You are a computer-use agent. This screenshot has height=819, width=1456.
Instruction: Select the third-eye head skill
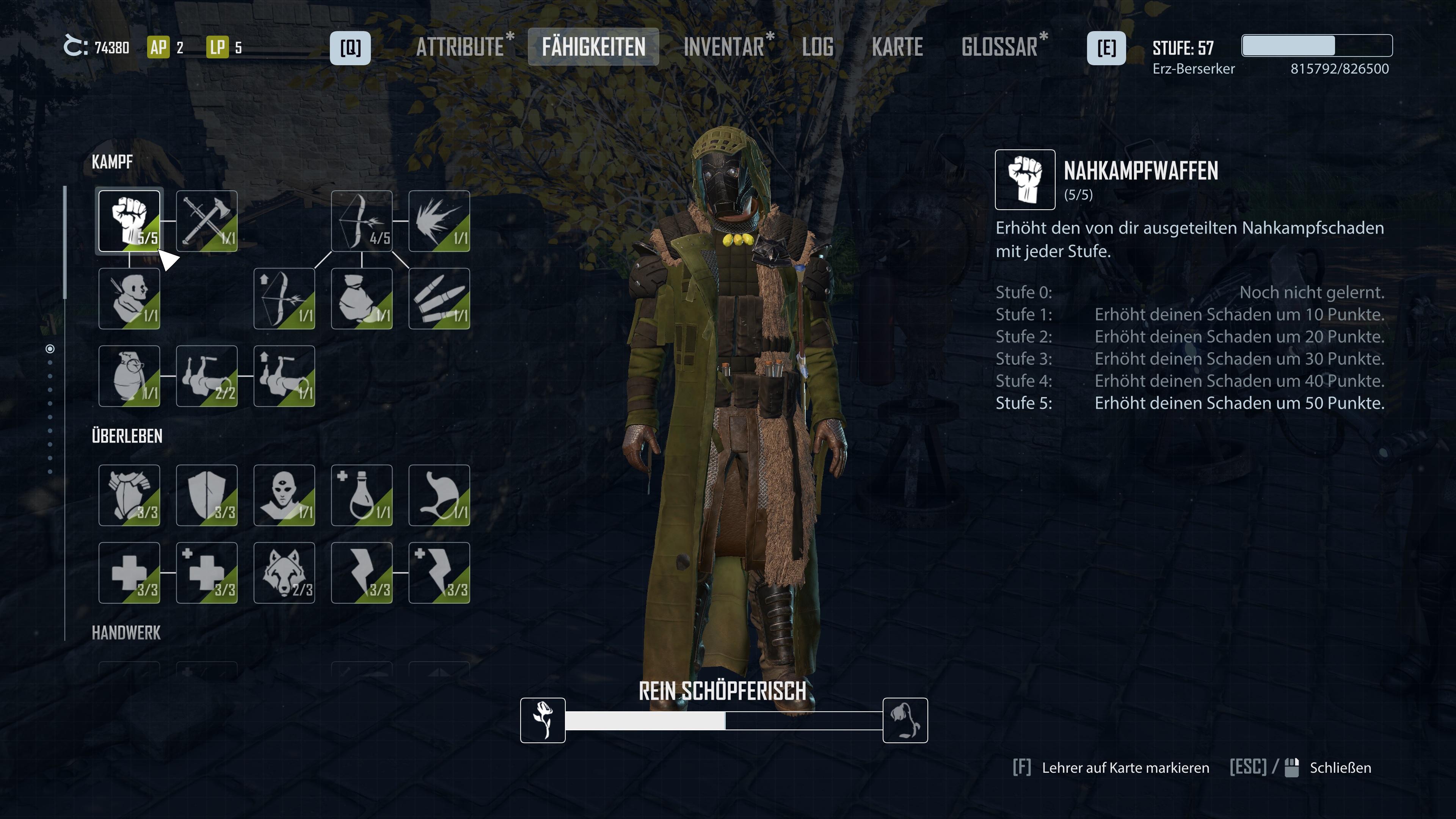click(284, 495)
